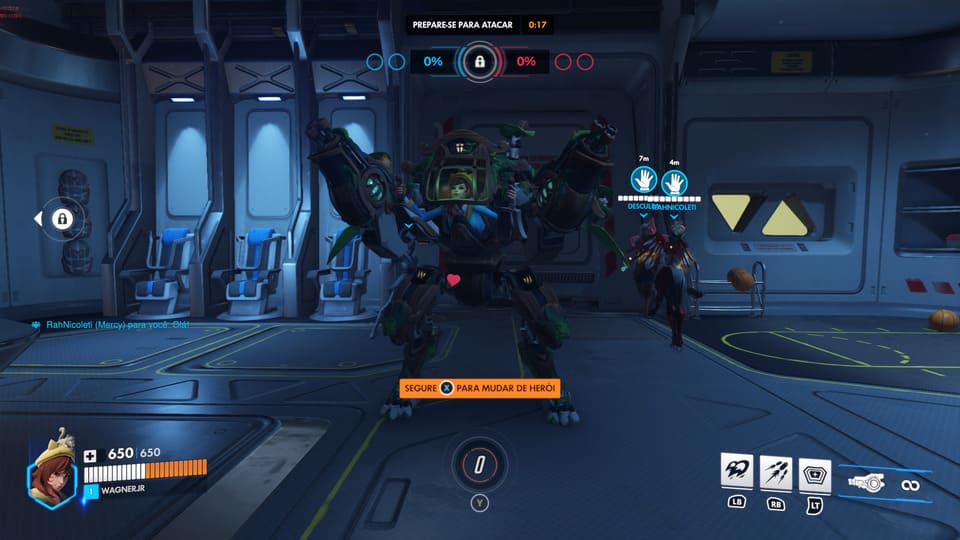Click the round padlock icon on the left edge
Screen dimensions: 960x540
pyautogui.click(x=62, y=219)
